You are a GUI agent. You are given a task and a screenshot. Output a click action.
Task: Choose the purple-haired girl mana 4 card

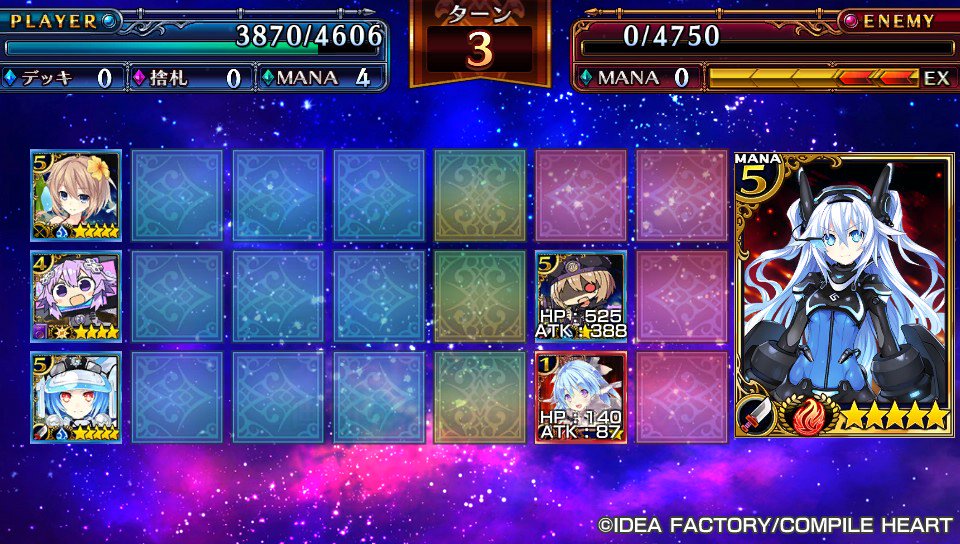click(x=76, y=296)
